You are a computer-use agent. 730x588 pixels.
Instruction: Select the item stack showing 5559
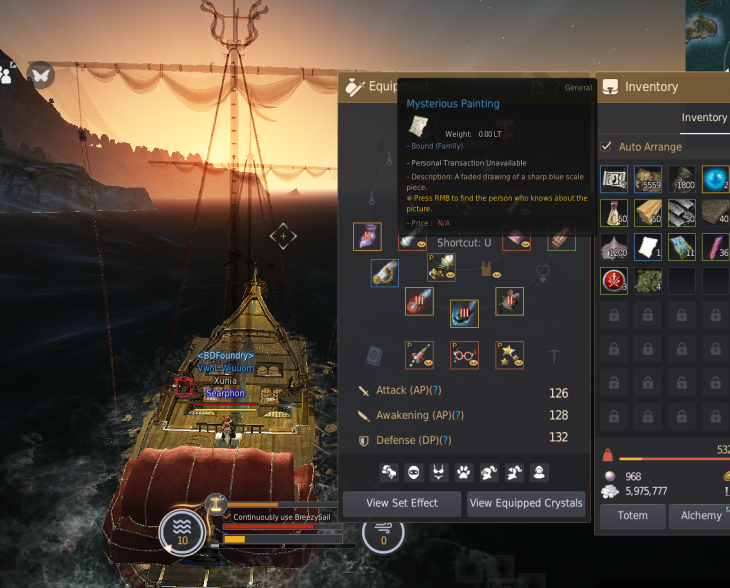648,179
